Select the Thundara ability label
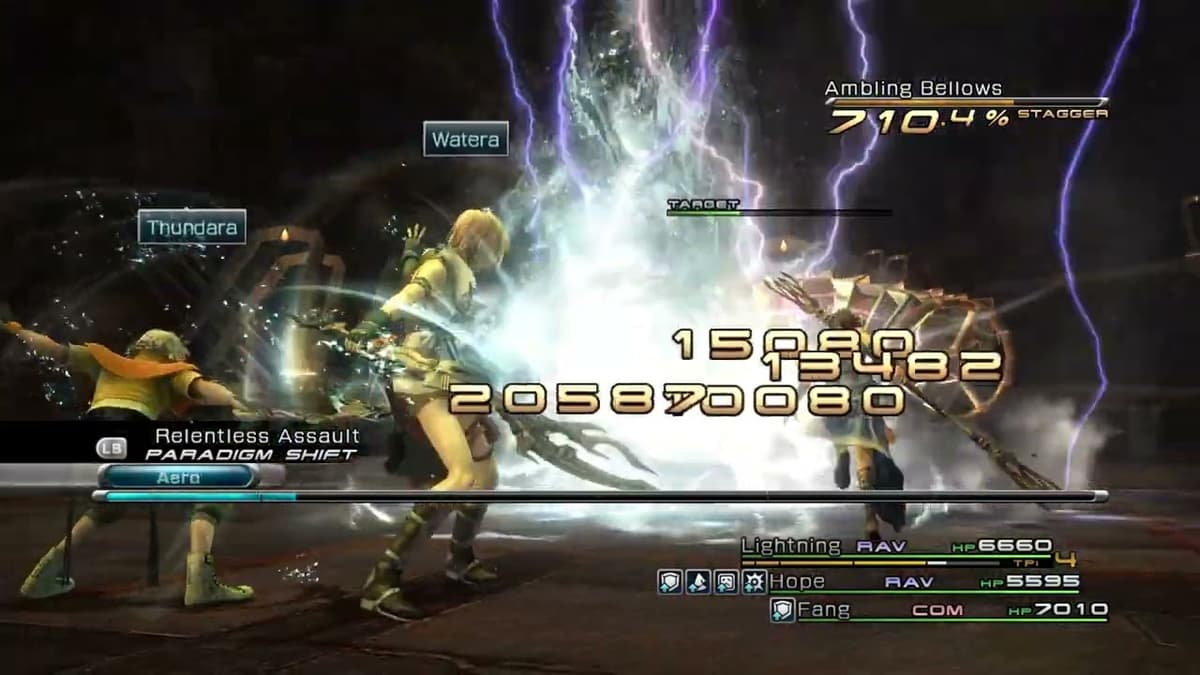The height and width of the screenshot is (675, 1200). [x=192, y=228]
